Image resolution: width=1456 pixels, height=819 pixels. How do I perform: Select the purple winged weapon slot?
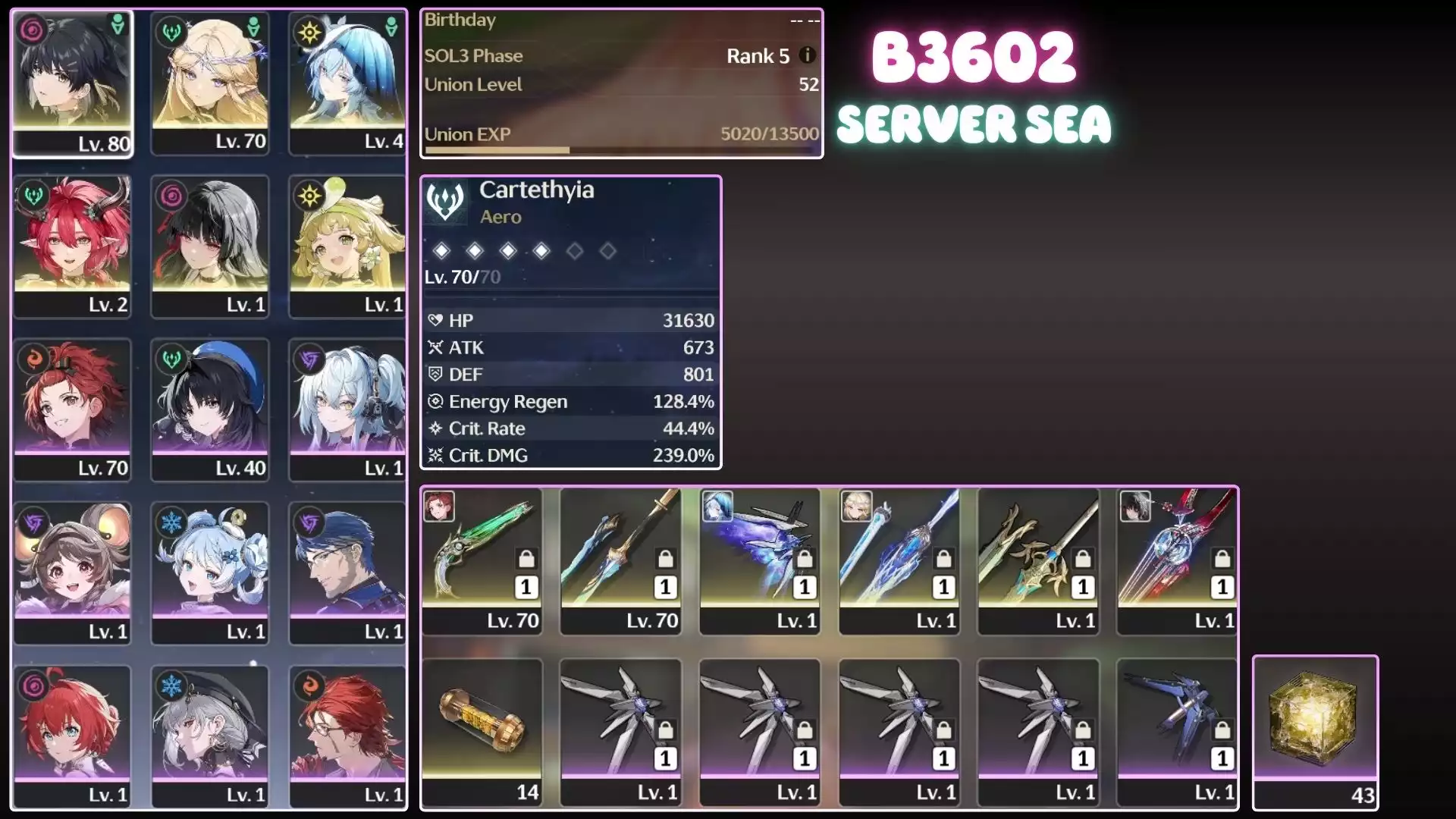coord(760,560)
